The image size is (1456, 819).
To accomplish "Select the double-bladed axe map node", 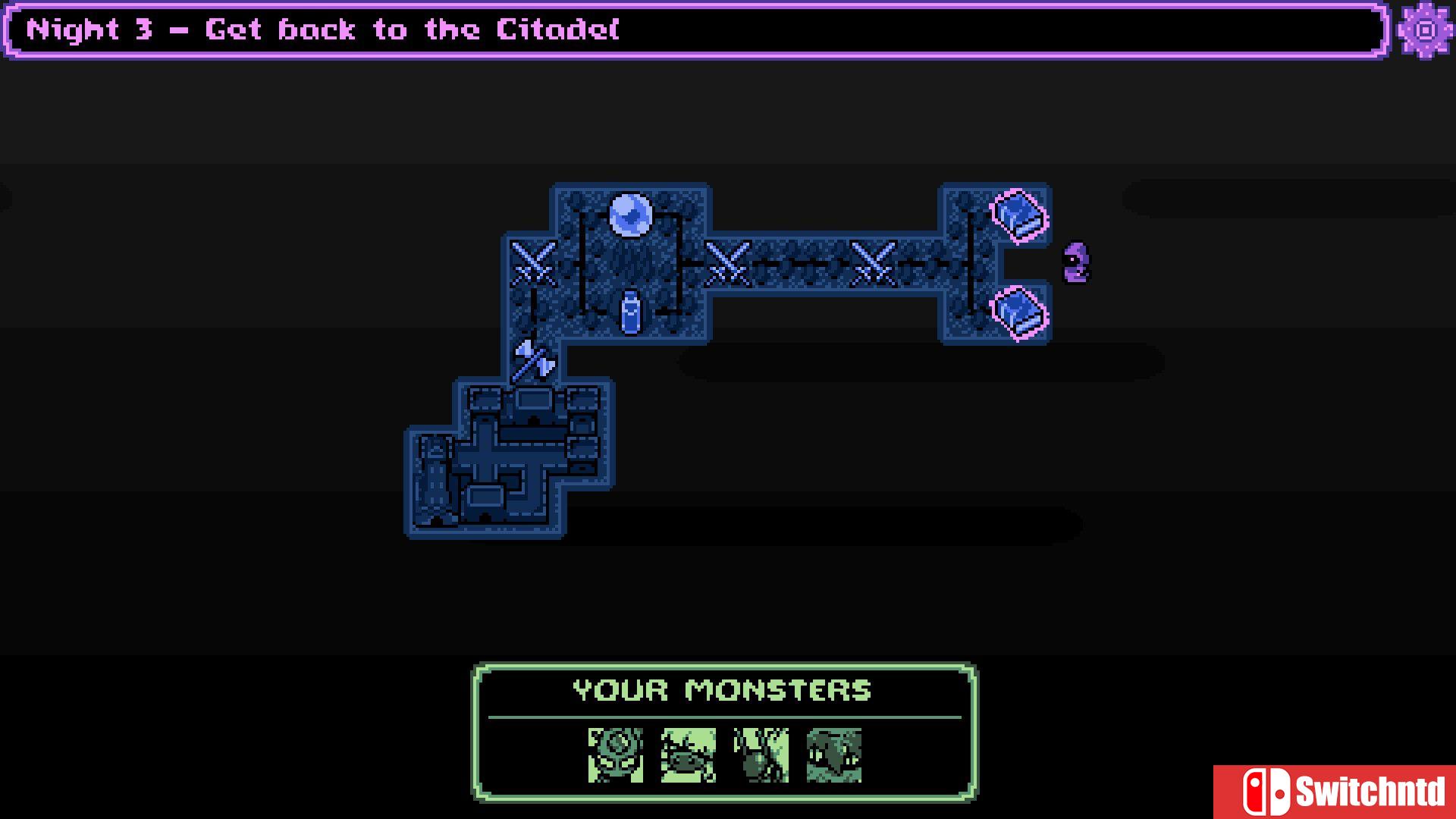I will click(x=534, y=361).
